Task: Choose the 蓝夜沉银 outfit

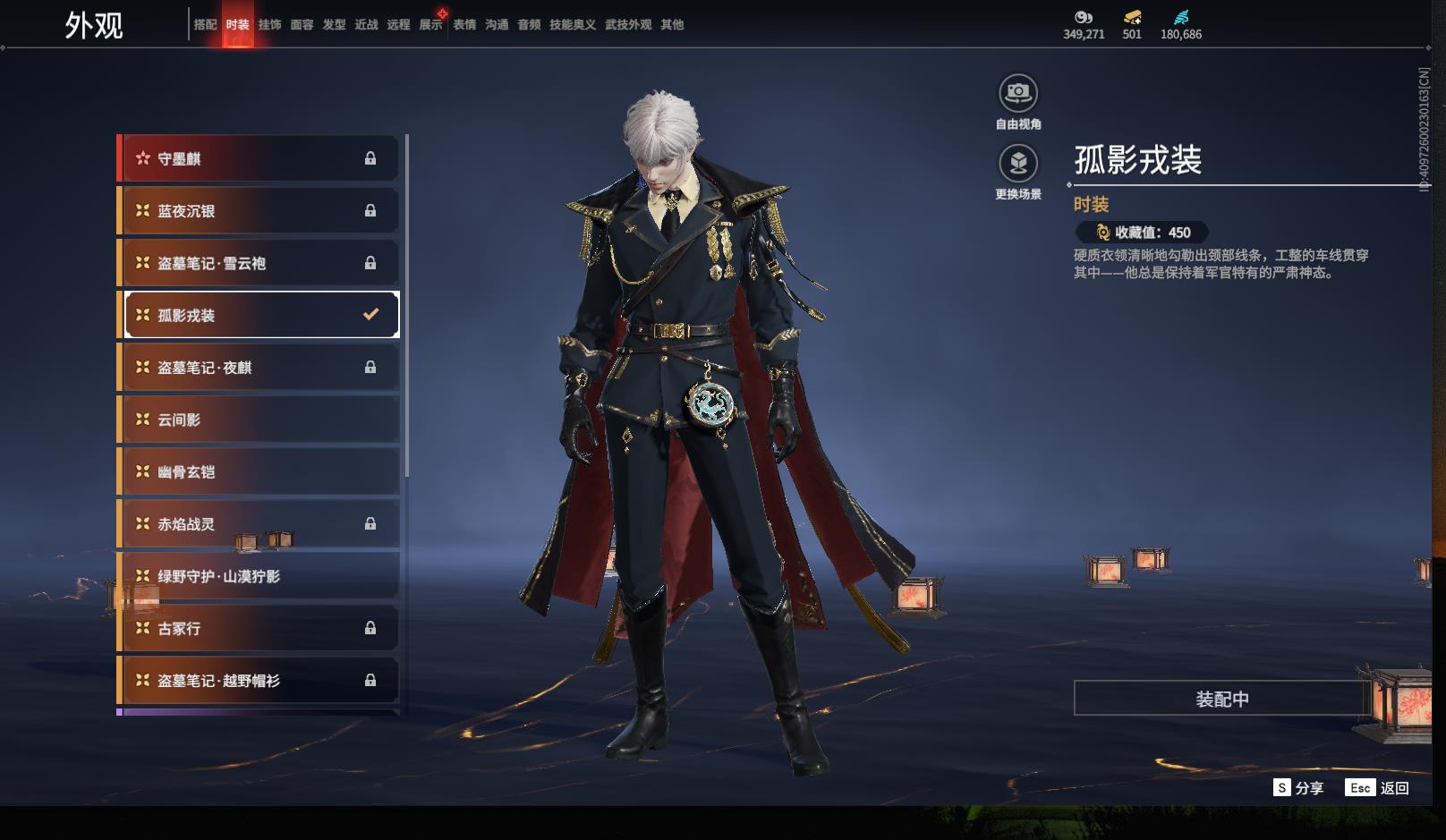Action: (258, 211)
